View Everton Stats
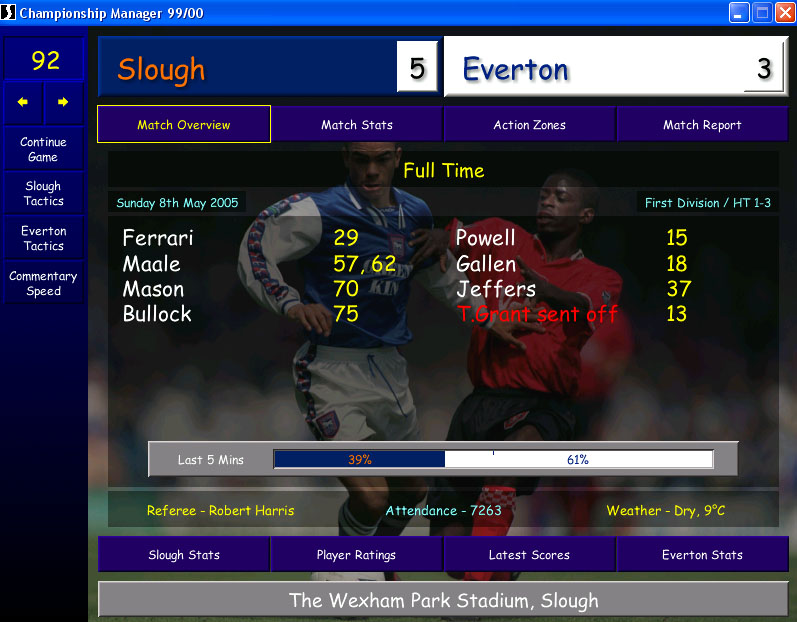797x622 pixels. (702, 555)
